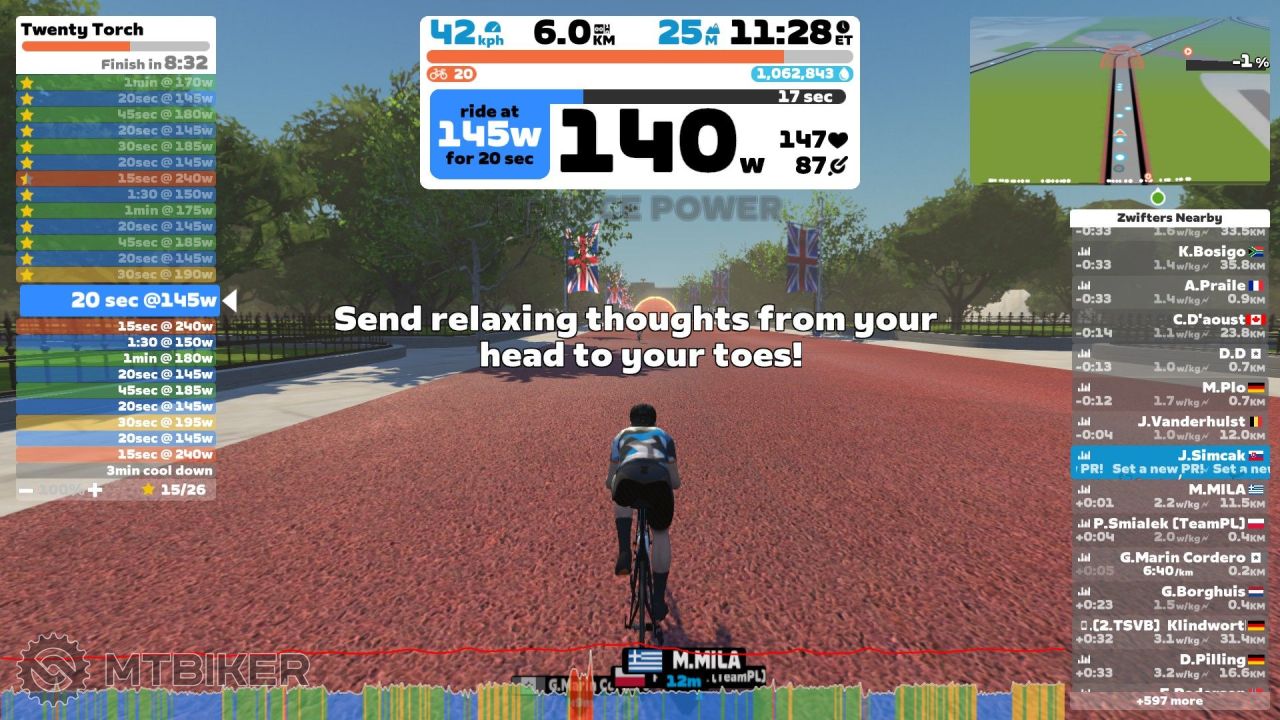This screenshot has width=1280, height=720.
Task: Select G.Borghuis from nearby riders
Action: pos(1169,598)
